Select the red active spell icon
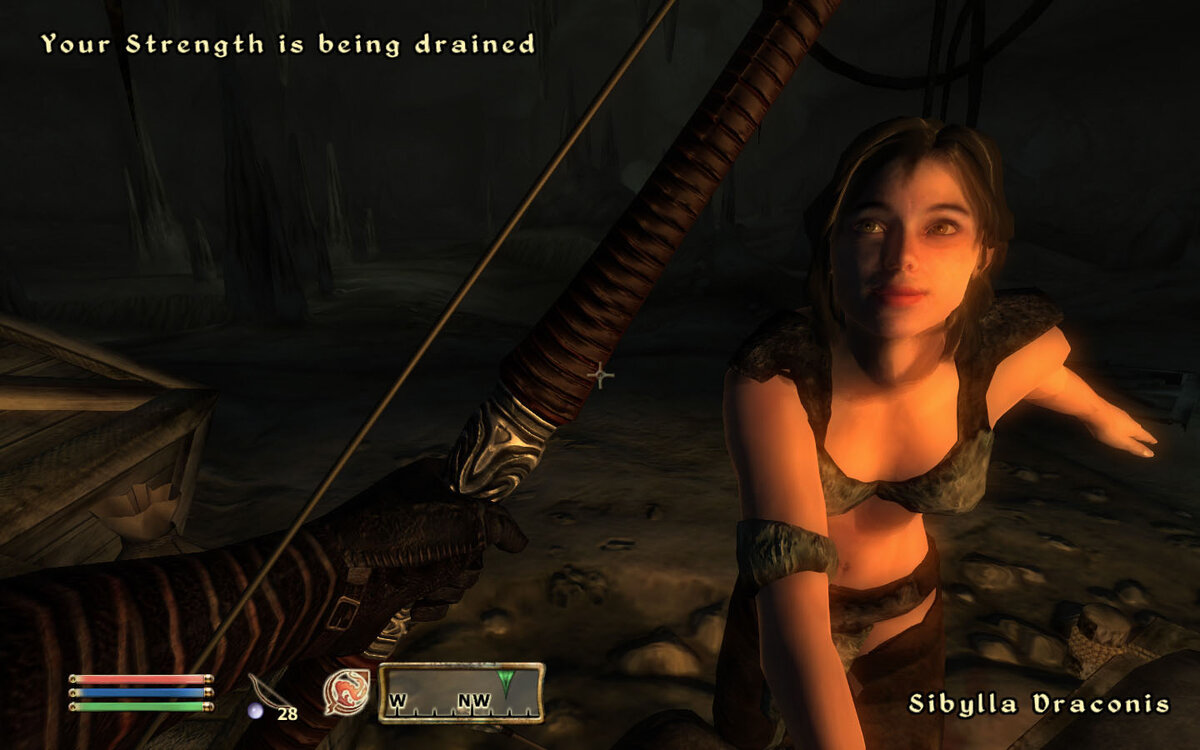This screenshot has width=1200, height=750. click(346, 692)
